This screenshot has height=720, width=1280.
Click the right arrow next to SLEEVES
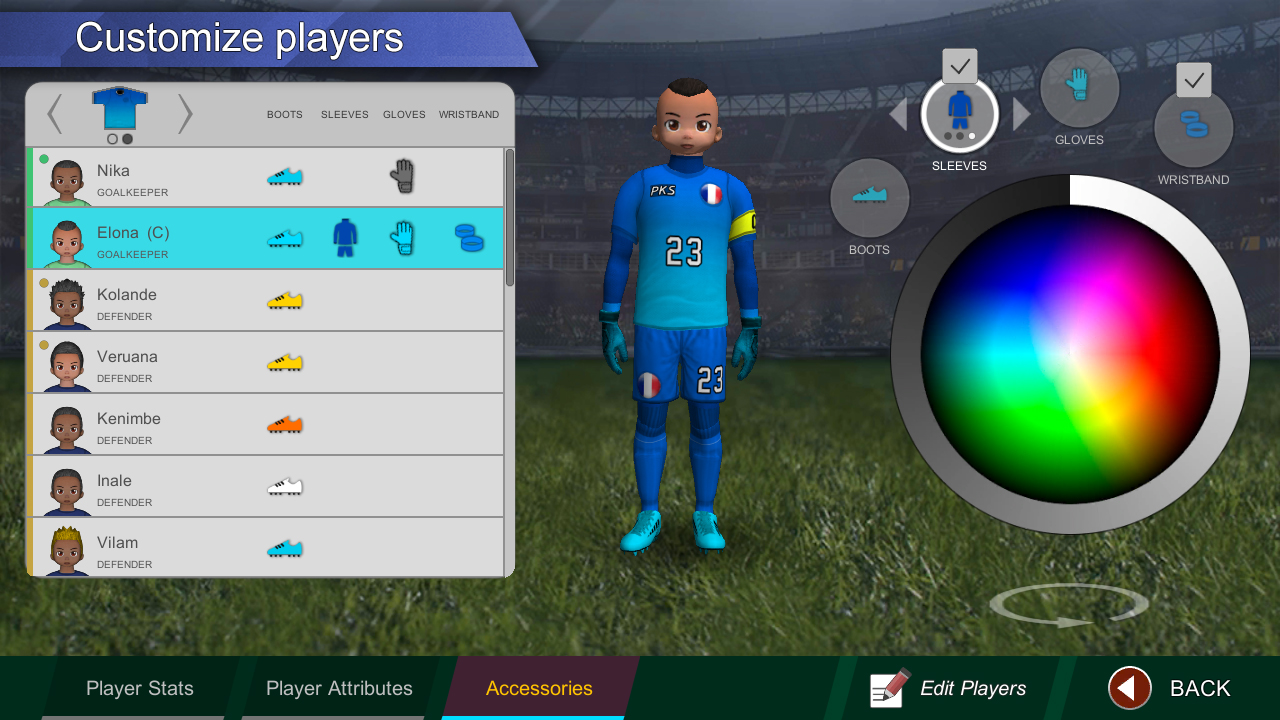coord(1019,114)
